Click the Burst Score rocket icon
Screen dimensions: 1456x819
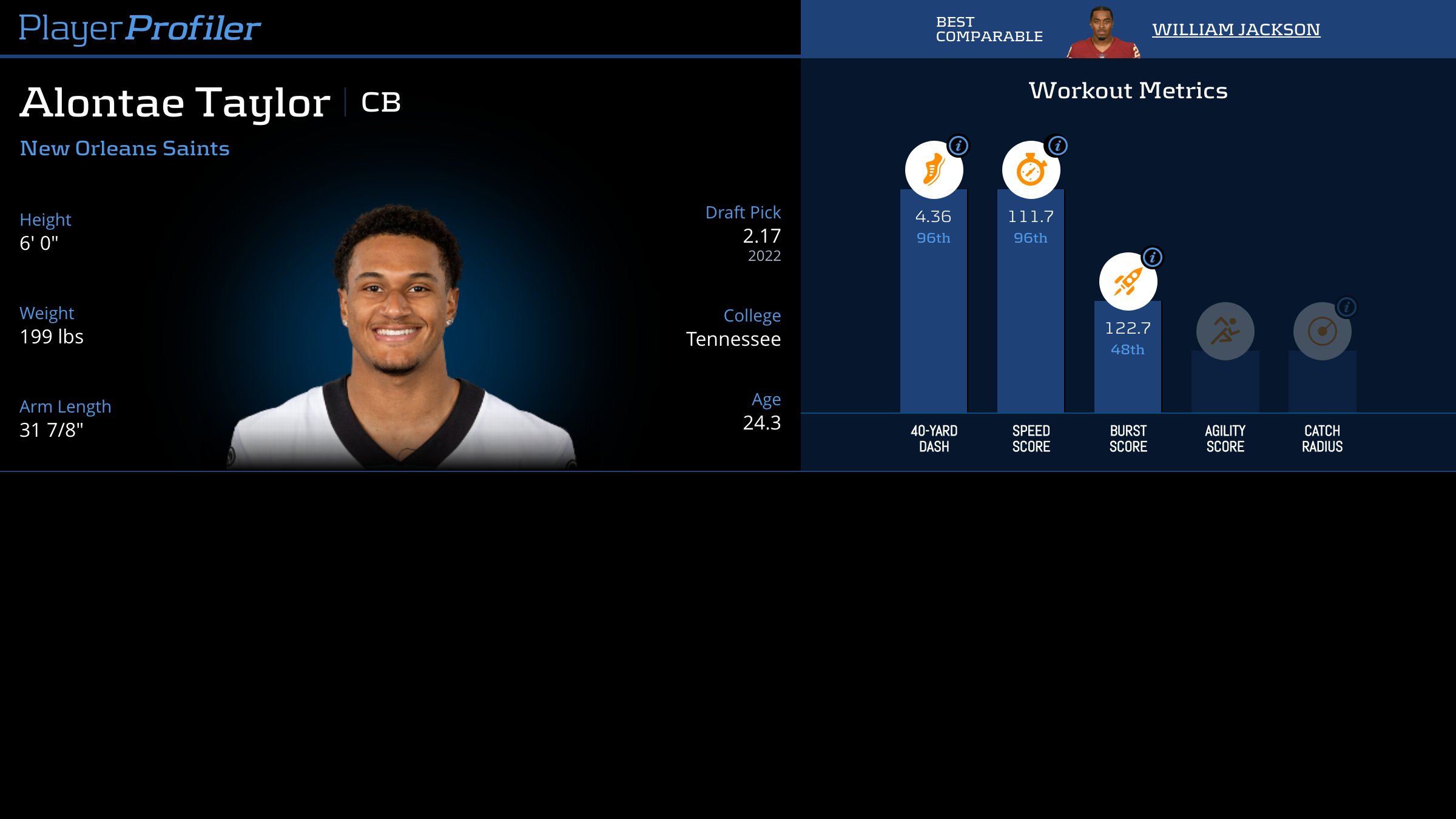(x=1128, y=281)
